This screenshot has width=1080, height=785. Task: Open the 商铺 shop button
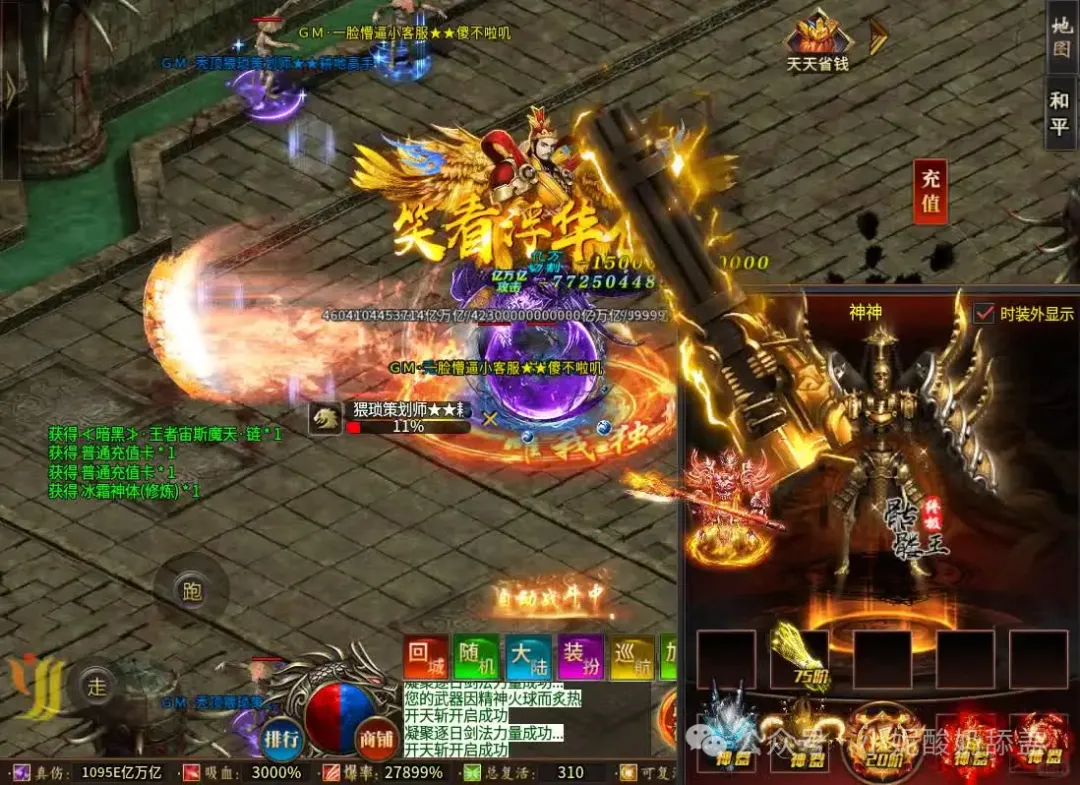376,739
